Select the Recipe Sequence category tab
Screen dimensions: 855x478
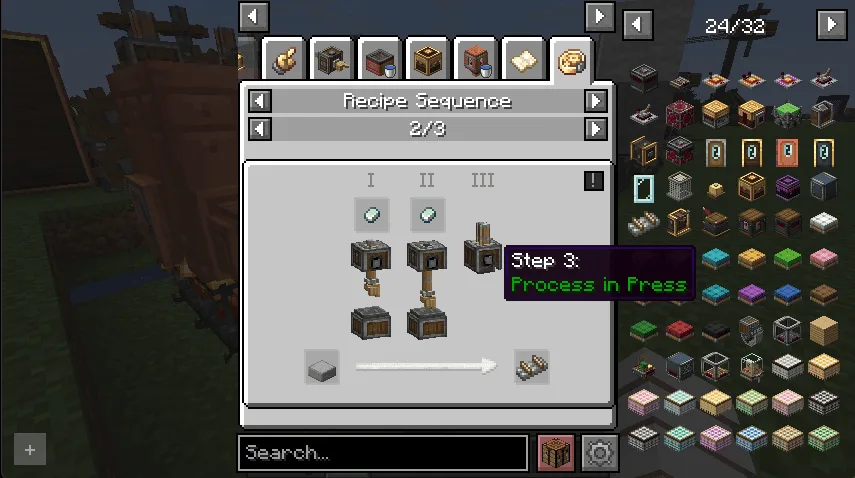[x=571, y=62]
